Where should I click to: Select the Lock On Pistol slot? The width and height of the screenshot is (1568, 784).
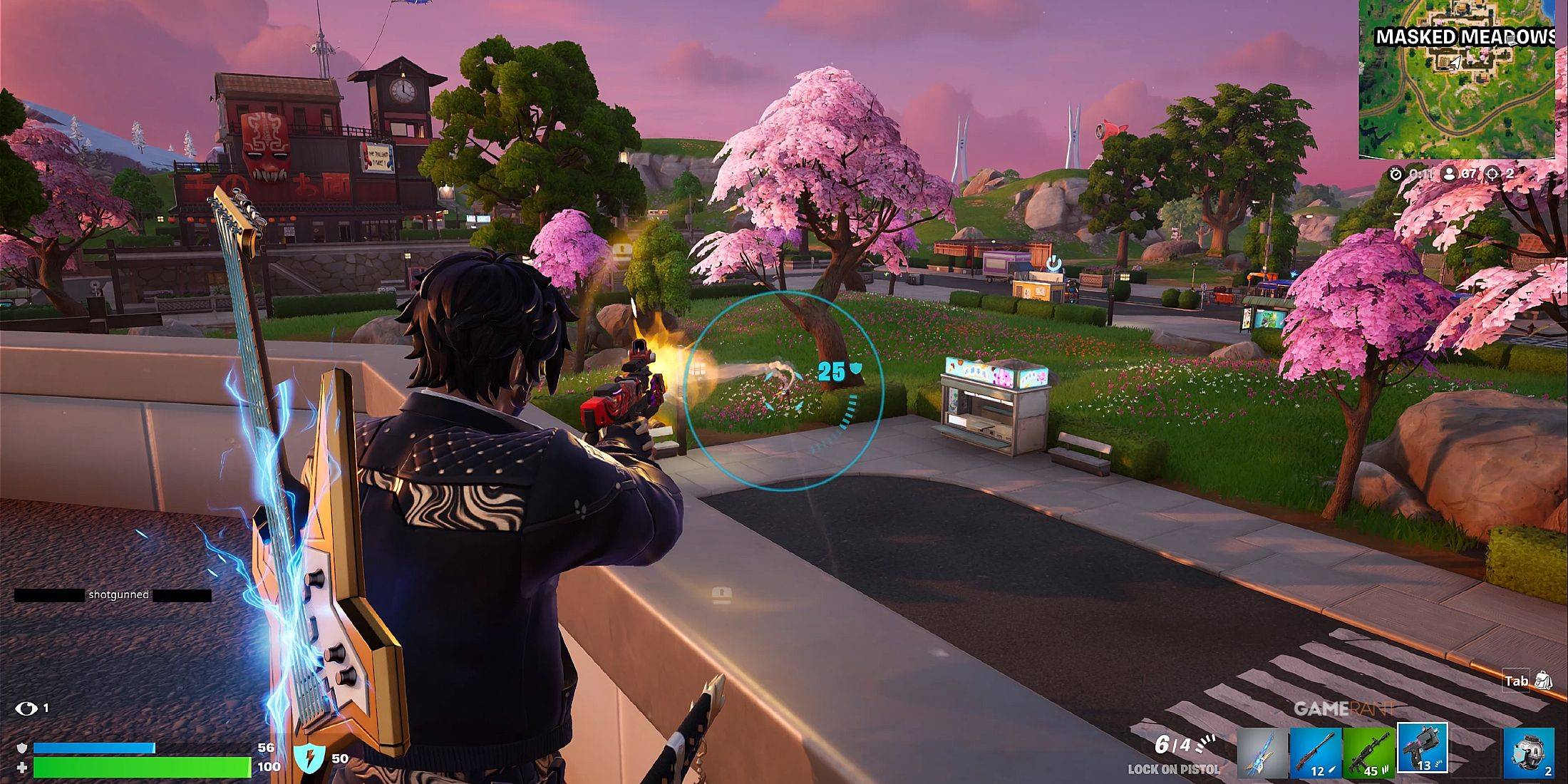click(x=1423, y=748)
